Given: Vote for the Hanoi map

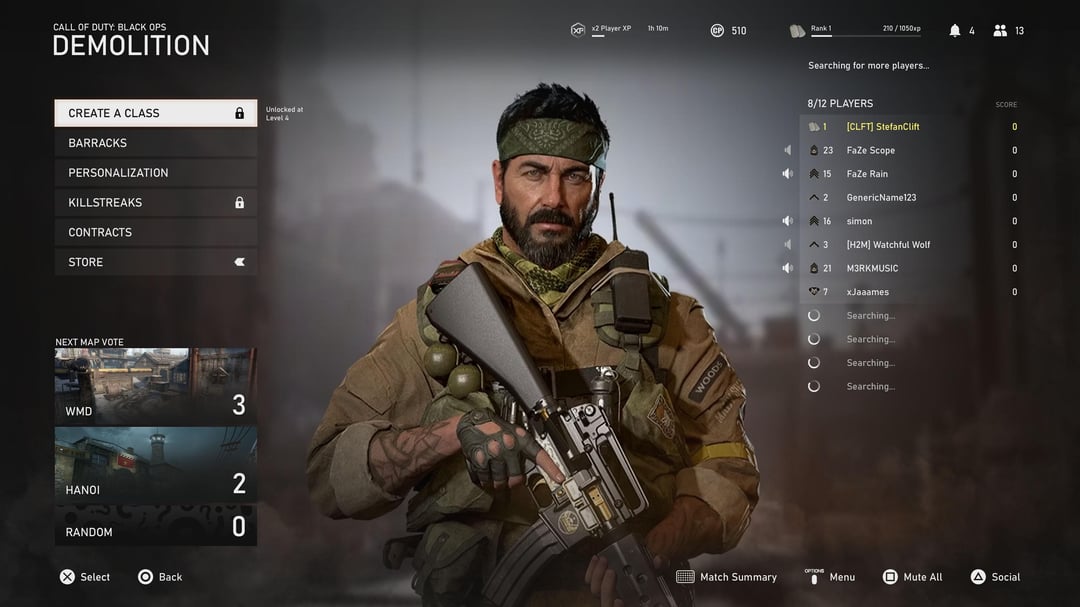Looking at the screenshot, I should pos(155,465).
